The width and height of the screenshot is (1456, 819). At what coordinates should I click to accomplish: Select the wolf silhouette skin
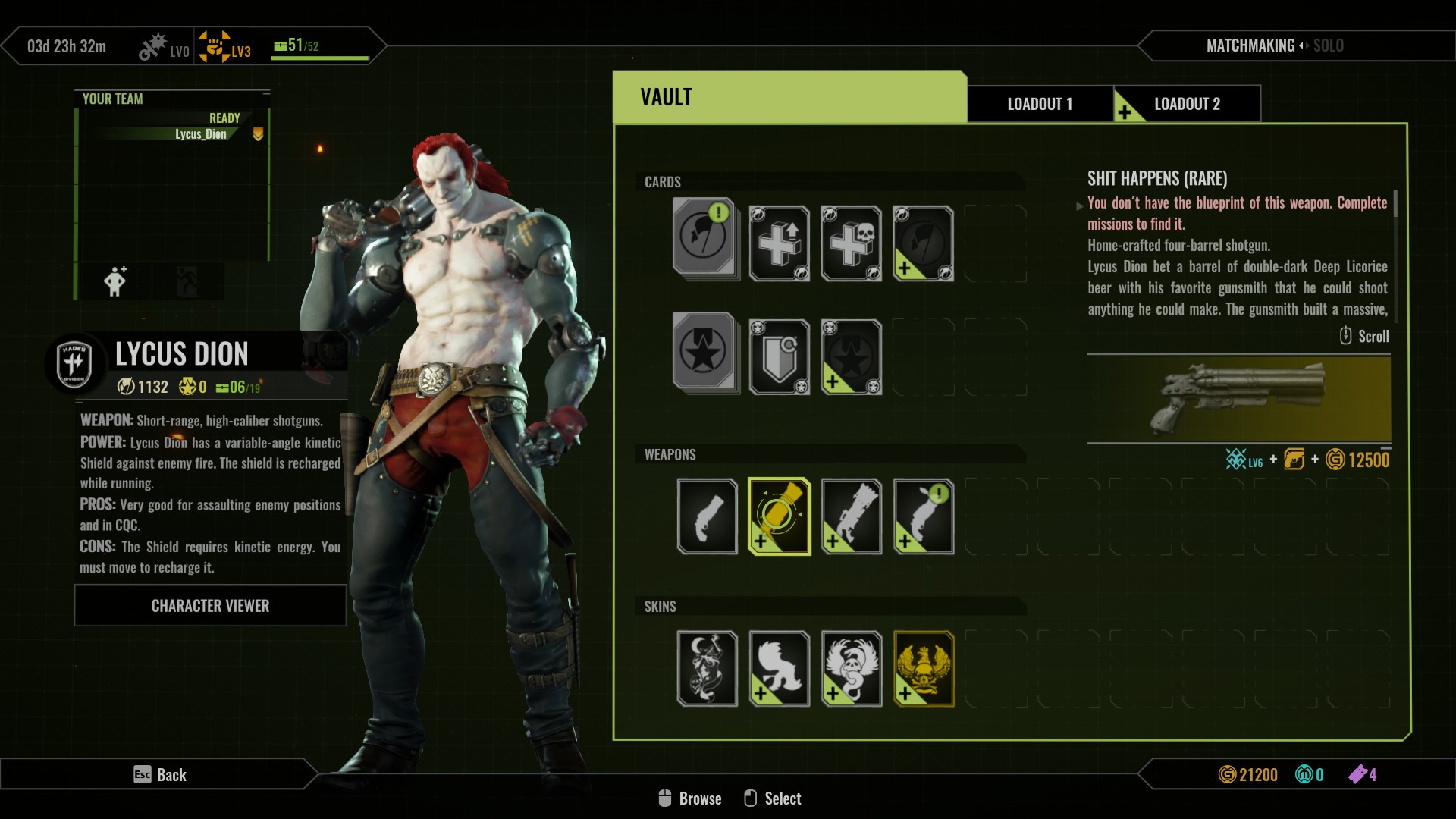point(779,668)
